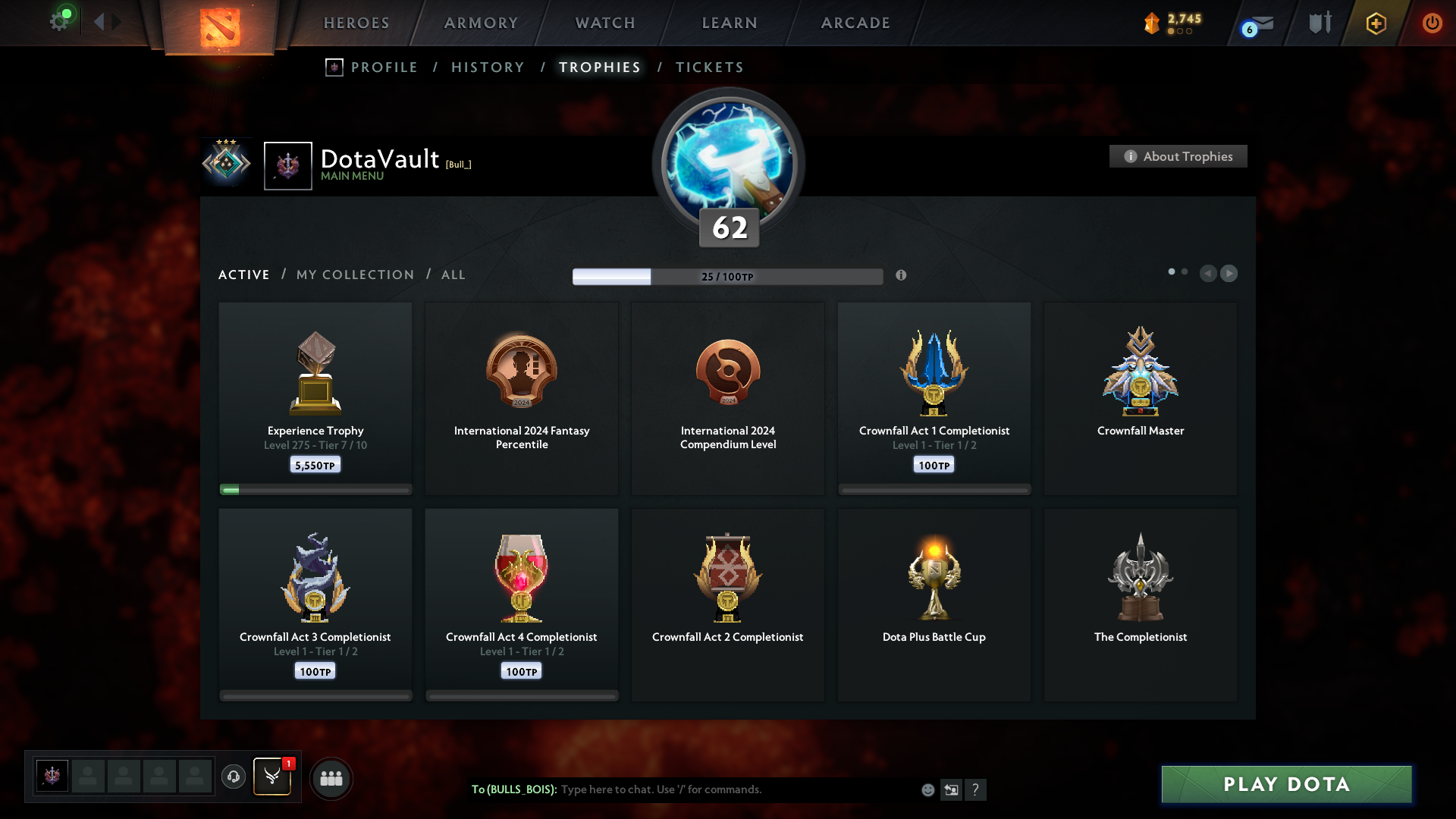
Task: Open the Tickets tab
Action: tap(709, 67)
